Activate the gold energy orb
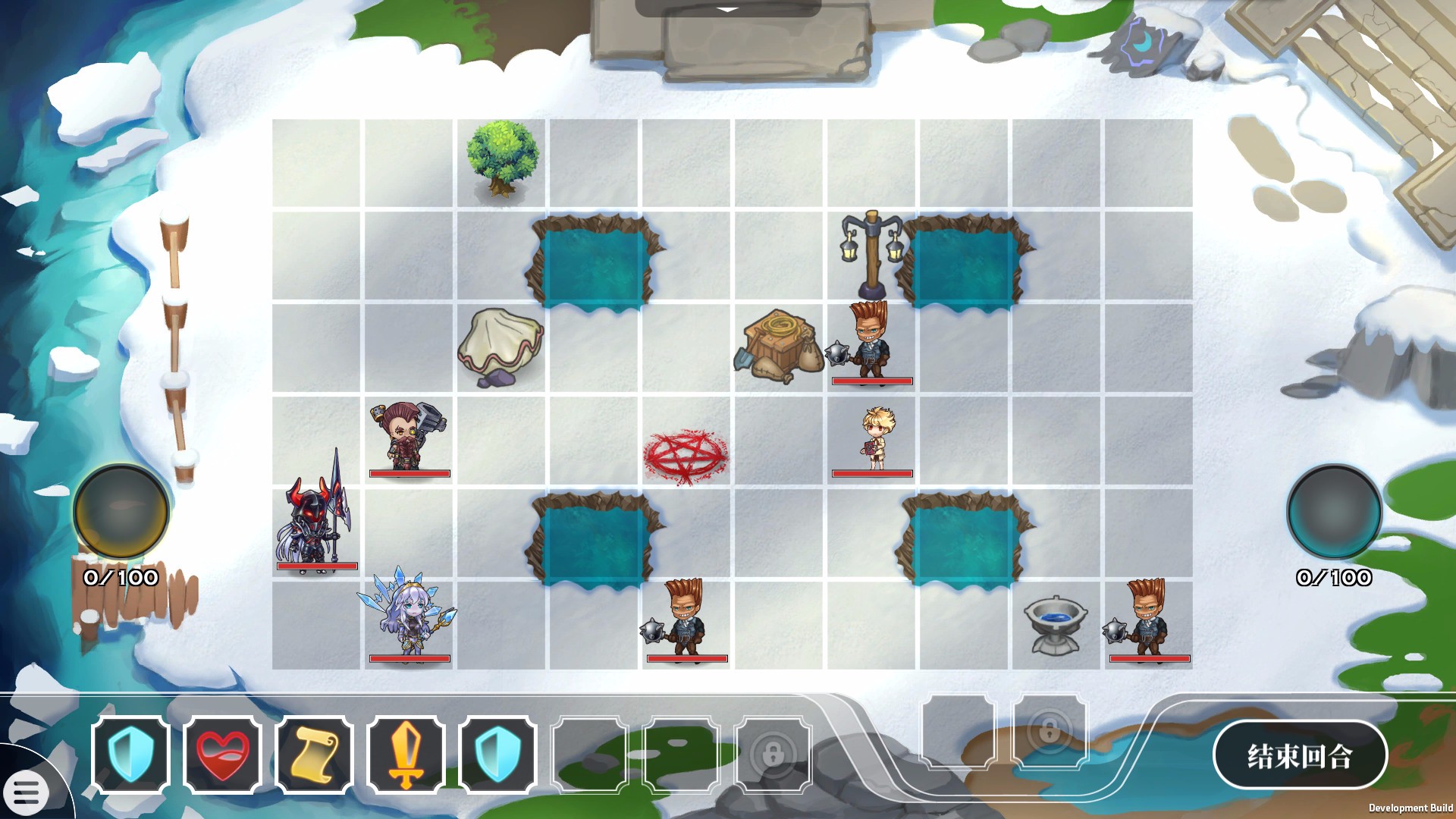This screenshot has height=819, width=1456. point(121,512)
